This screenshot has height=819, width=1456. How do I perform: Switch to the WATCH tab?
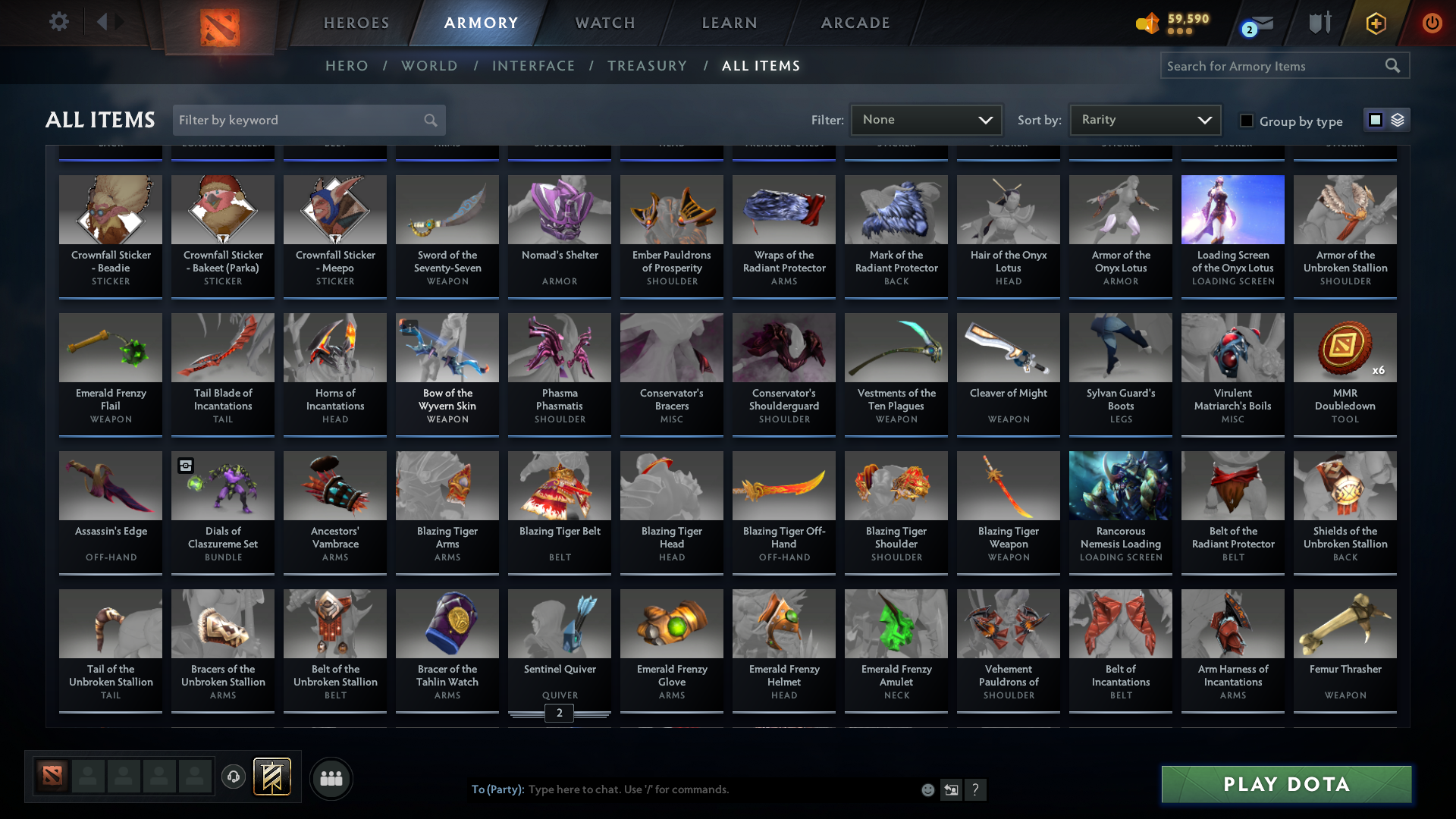pos(604,23)
